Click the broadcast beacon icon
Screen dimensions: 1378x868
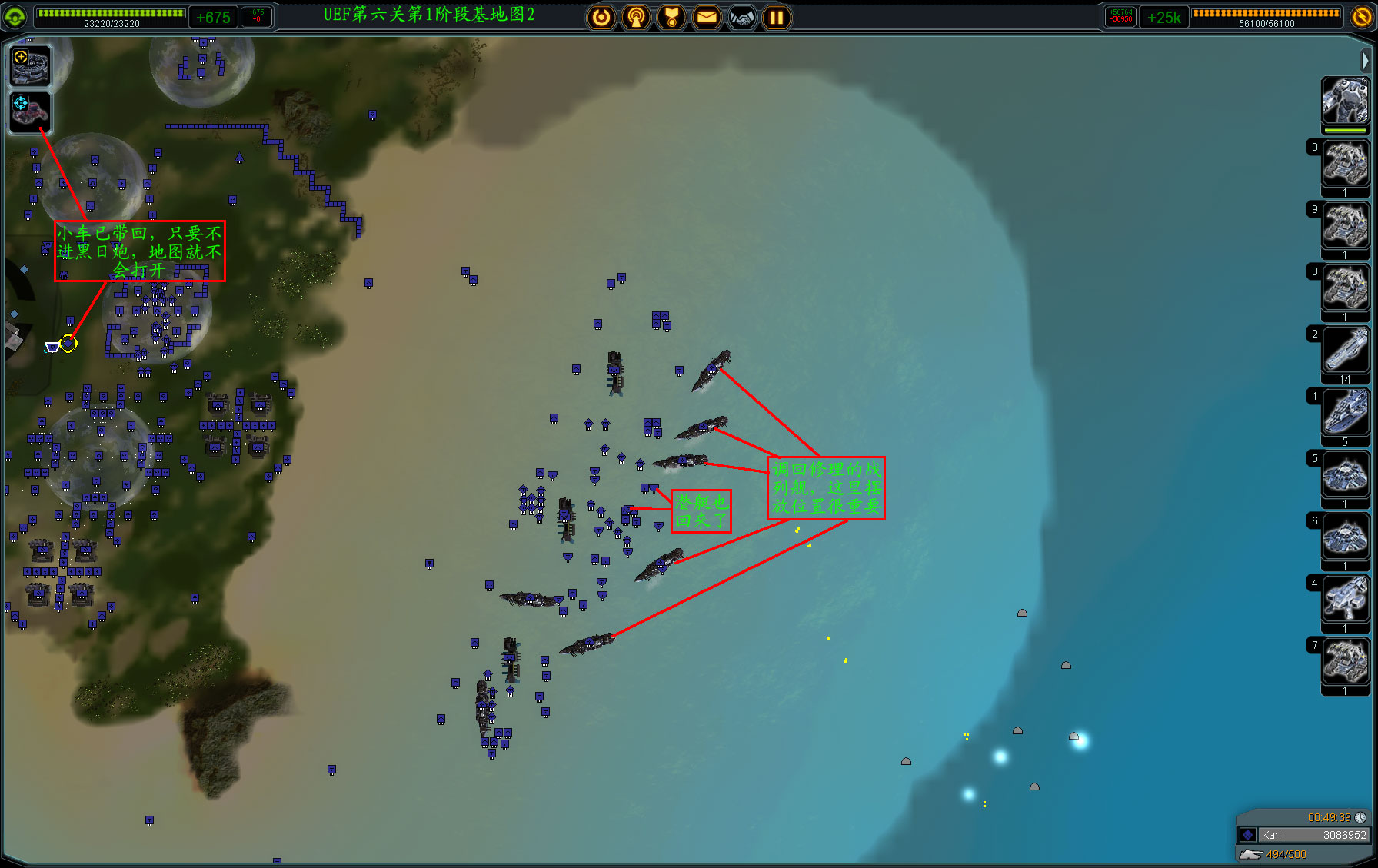(636, 18)
